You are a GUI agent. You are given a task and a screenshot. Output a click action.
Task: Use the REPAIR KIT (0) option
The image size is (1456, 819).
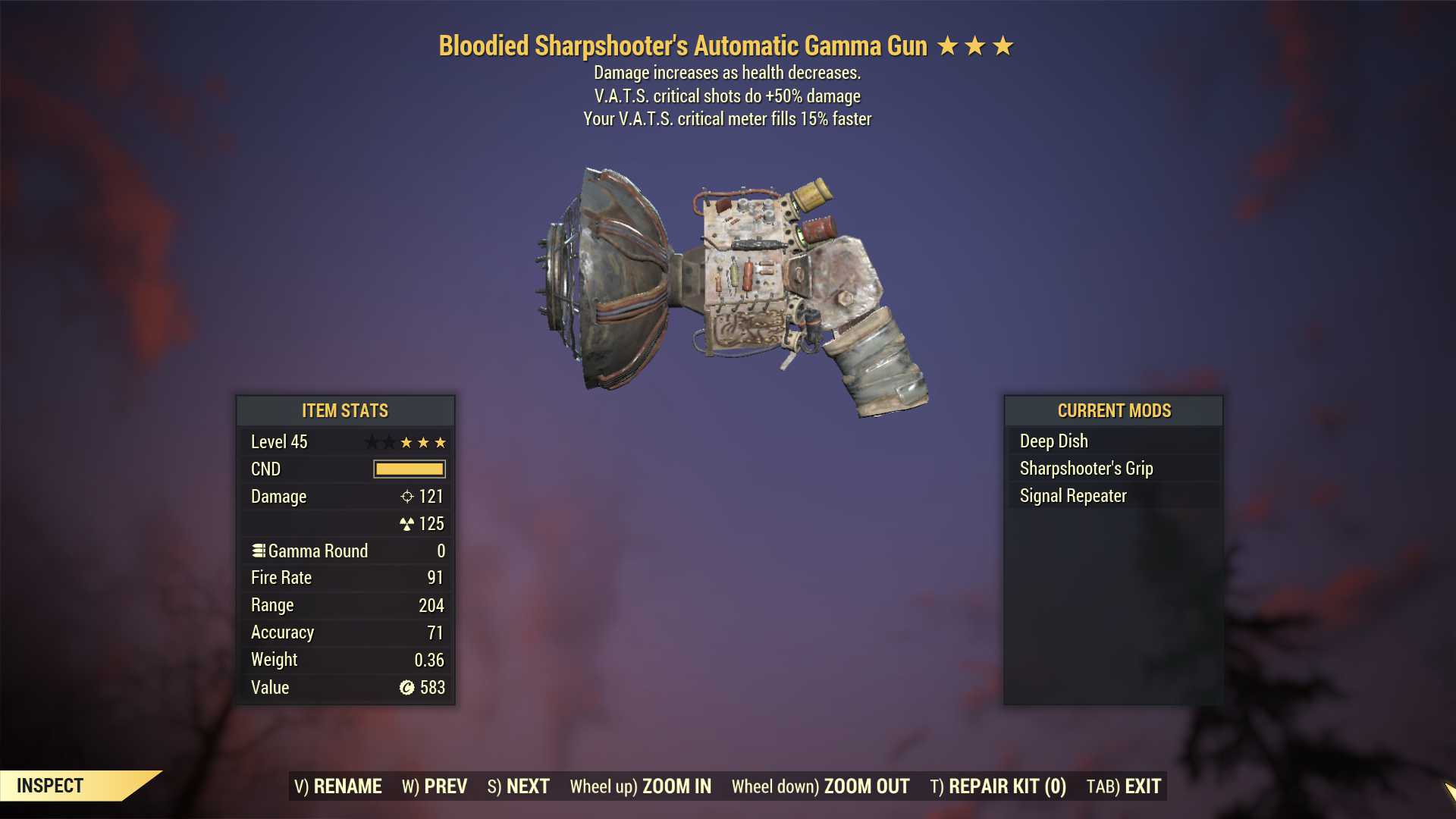tap(998, 786)
